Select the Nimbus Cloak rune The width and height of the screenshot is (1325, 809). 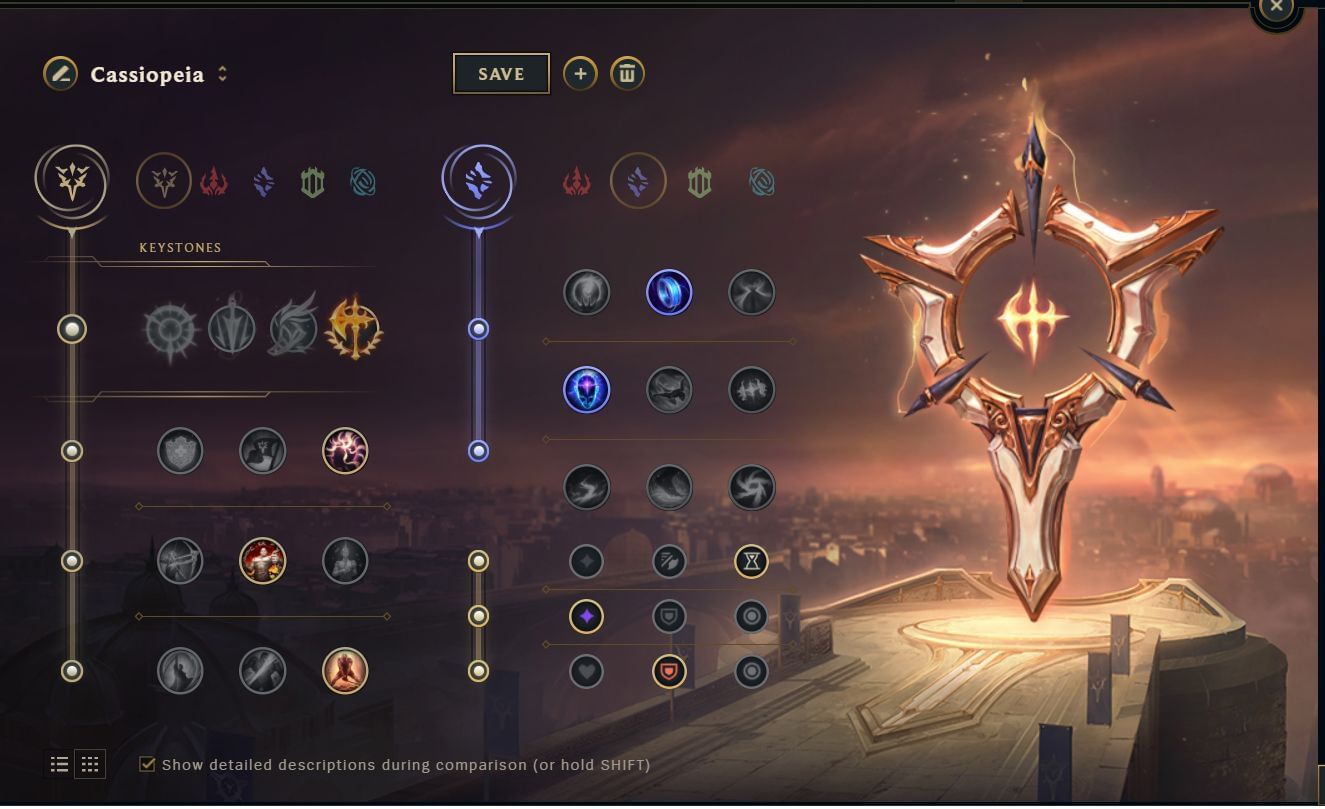(x=751, y=292)
